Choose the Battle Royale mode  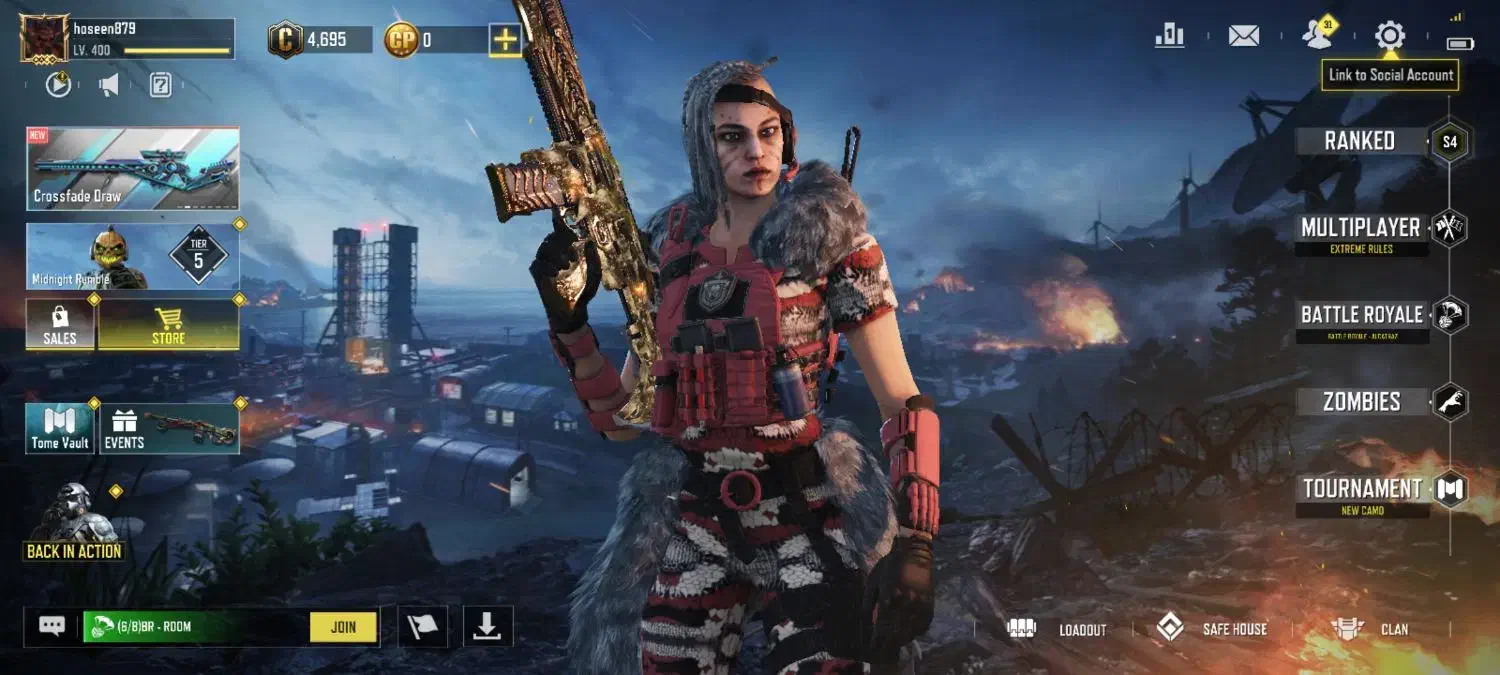(x=1361, y=316)
